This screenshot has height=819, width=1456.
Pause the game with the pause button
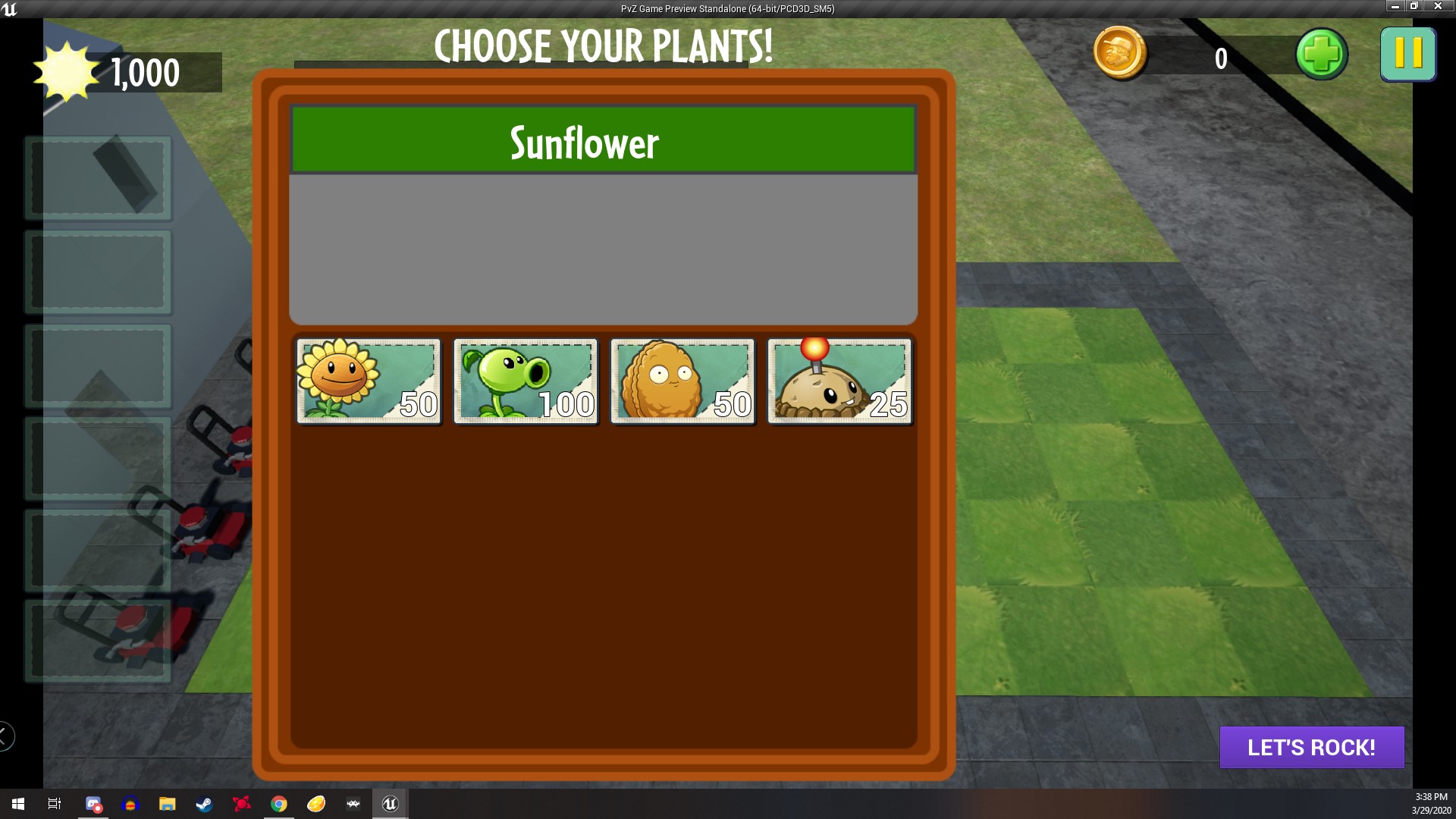coord(1408,54)
